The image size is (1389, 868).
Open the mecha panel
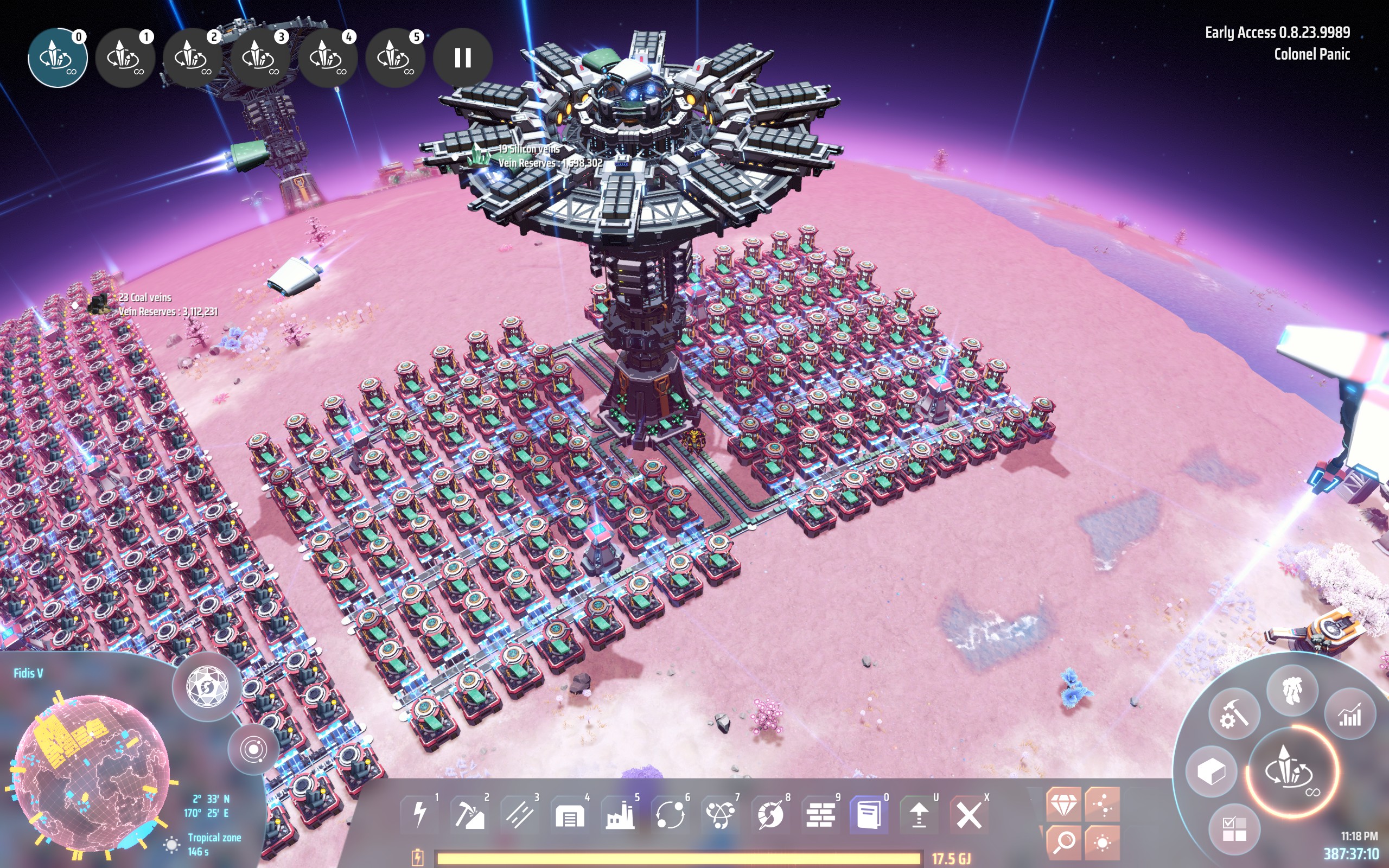point(1292,690)
